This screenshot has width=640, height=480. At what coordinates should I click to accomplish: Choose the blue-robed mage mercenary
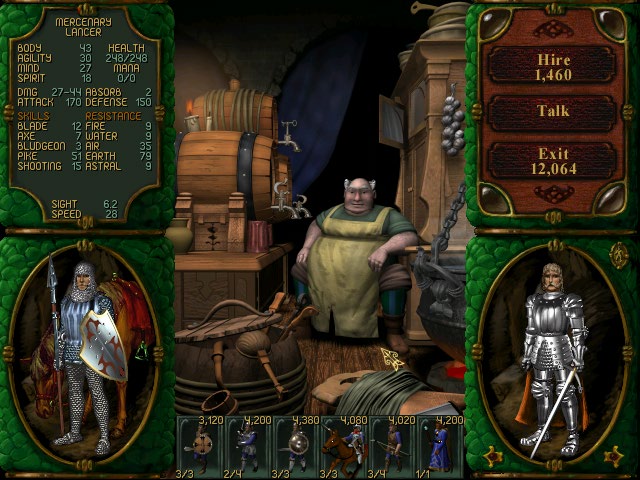[x=442, y=444]
